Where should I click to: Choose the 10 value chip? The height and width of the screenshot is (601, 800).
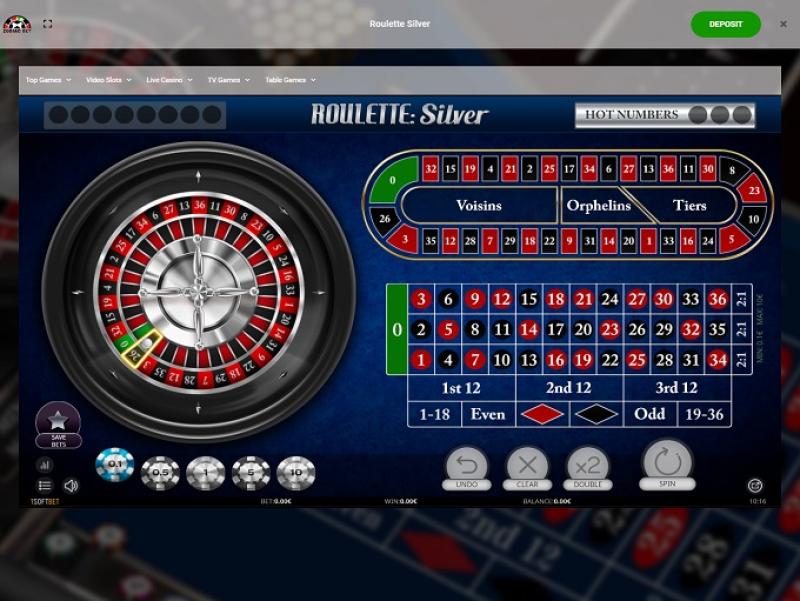point(296,472)
